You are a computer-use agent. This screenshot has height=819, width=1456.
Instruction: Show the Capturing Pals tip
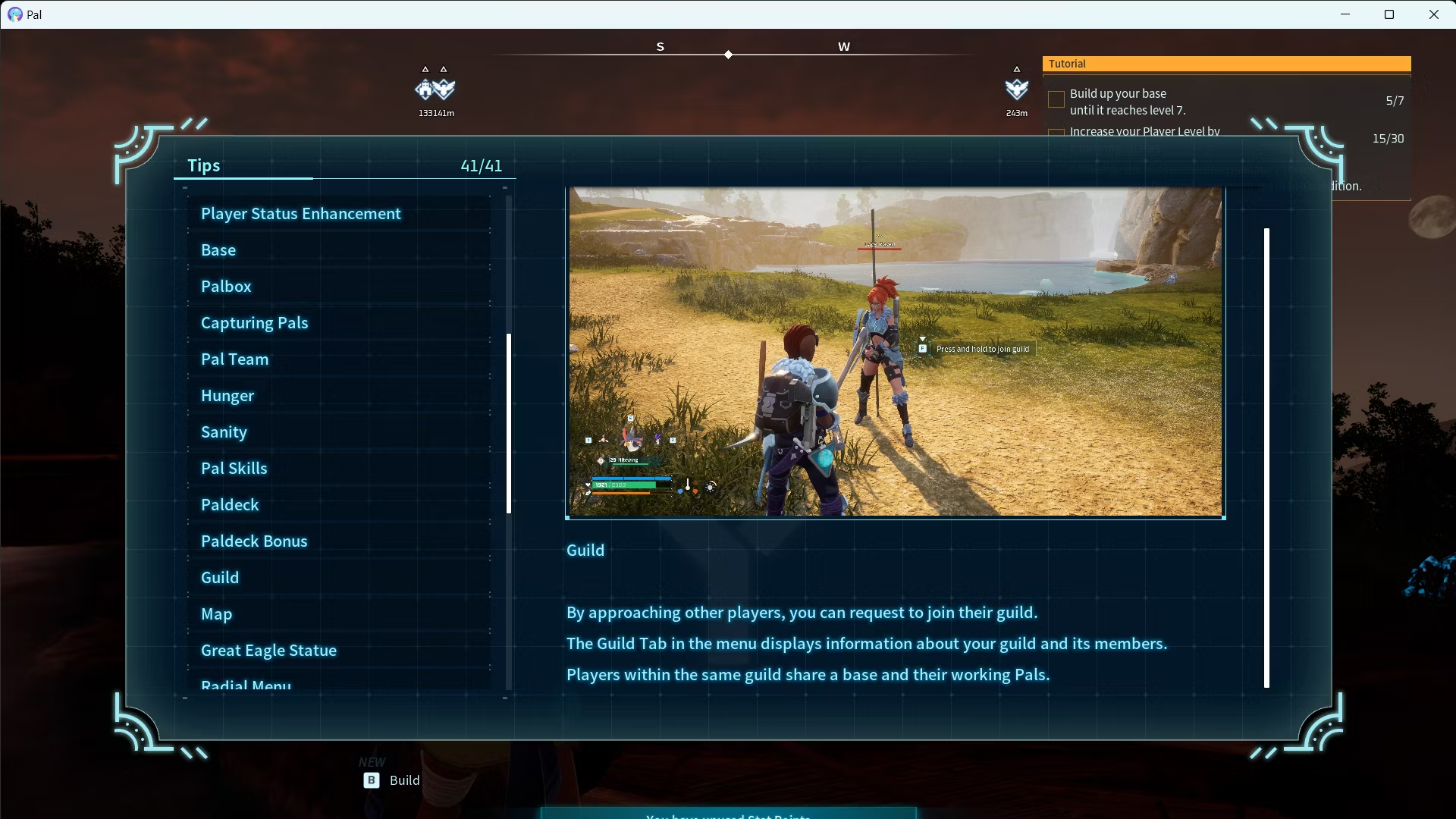254,323
